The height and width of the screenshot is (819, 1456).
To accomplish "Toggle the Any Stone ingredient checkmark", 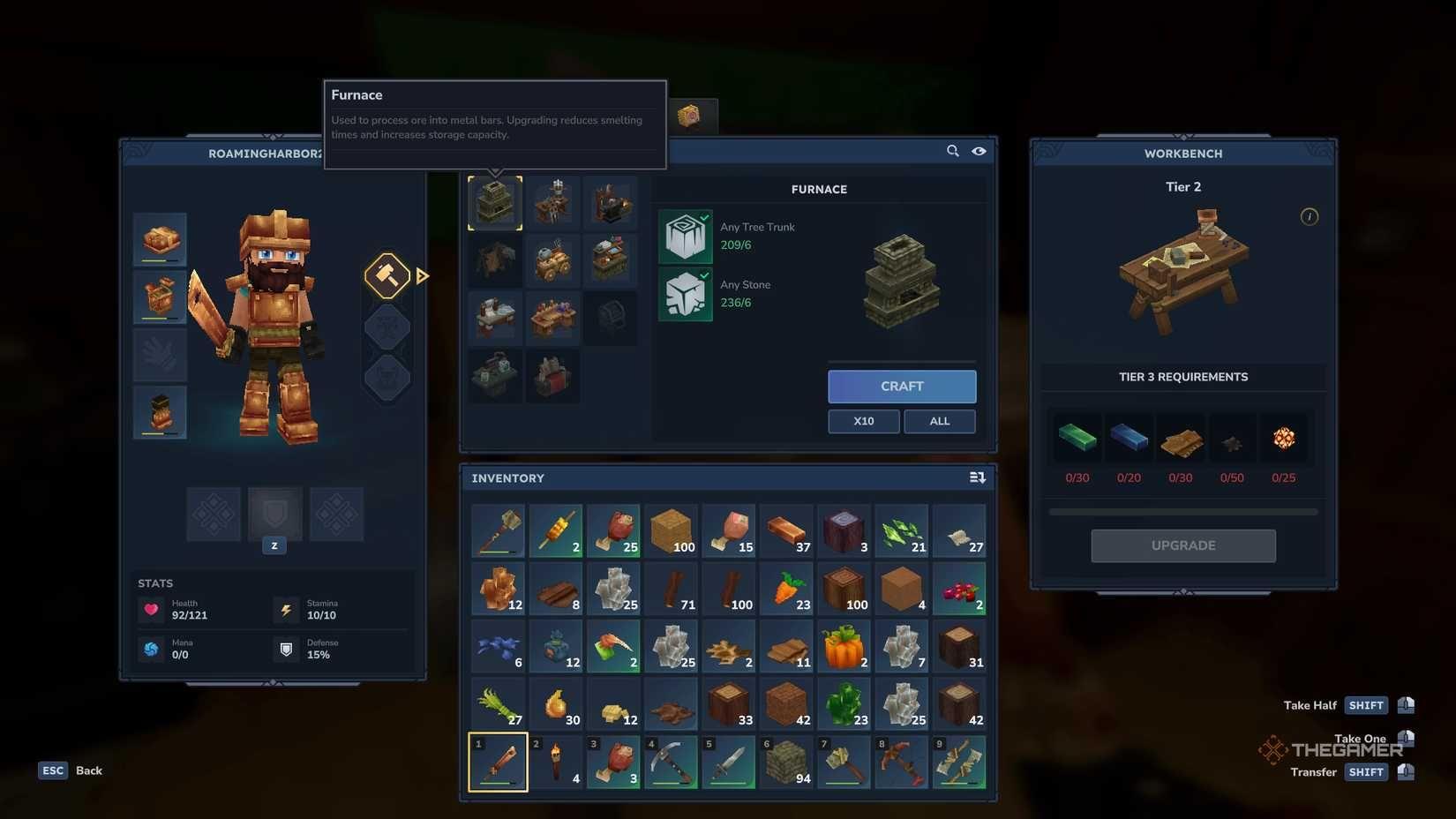I will point(703,276).
